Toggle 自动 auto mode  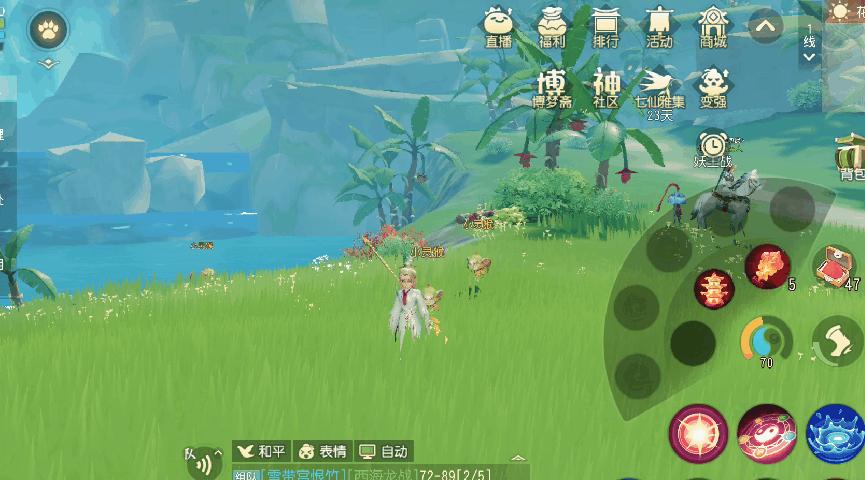[x=383, y=451]
